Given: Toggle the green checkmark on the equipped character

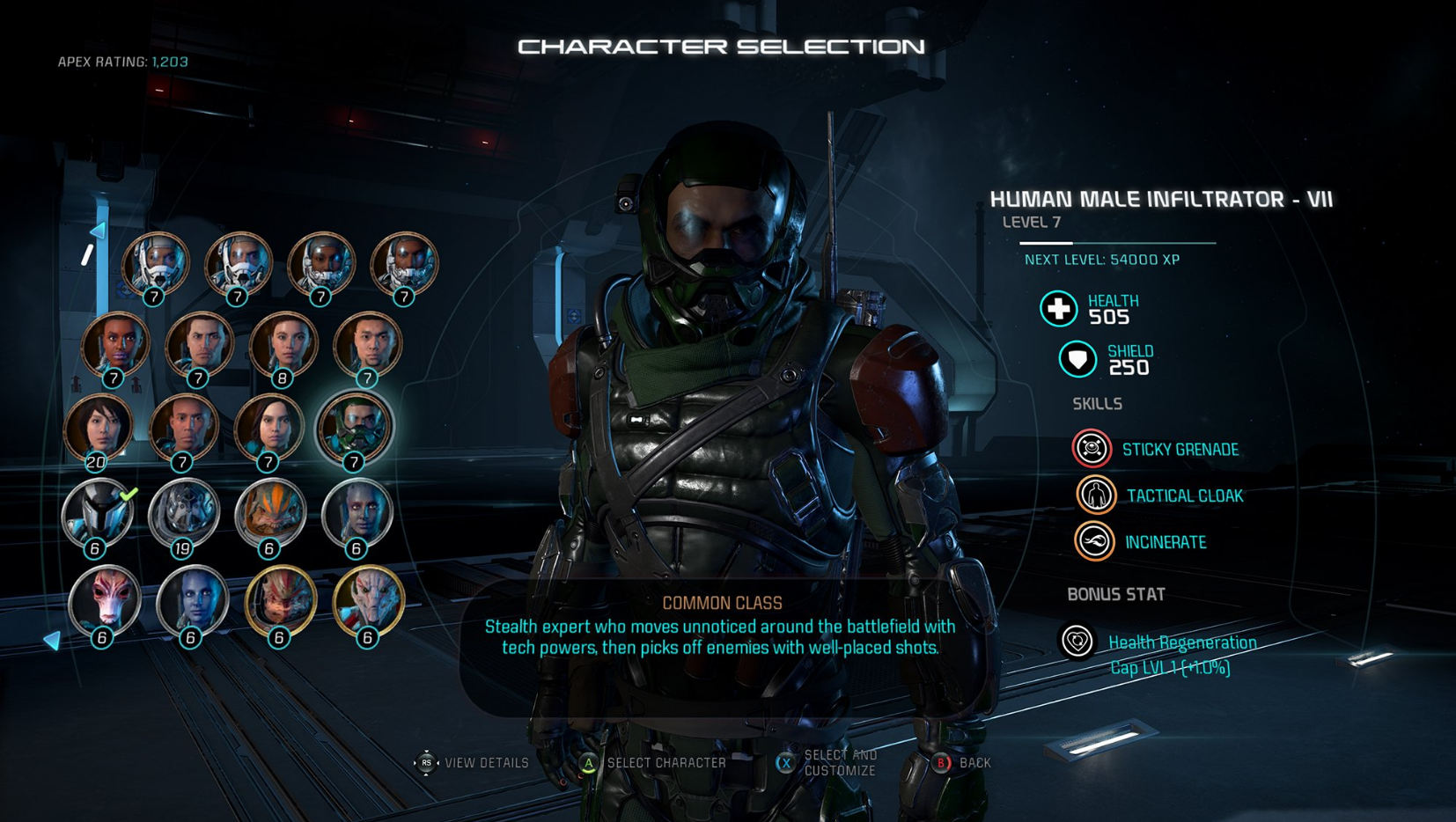Looking at the screenshot, I should (x=128, y=494).
